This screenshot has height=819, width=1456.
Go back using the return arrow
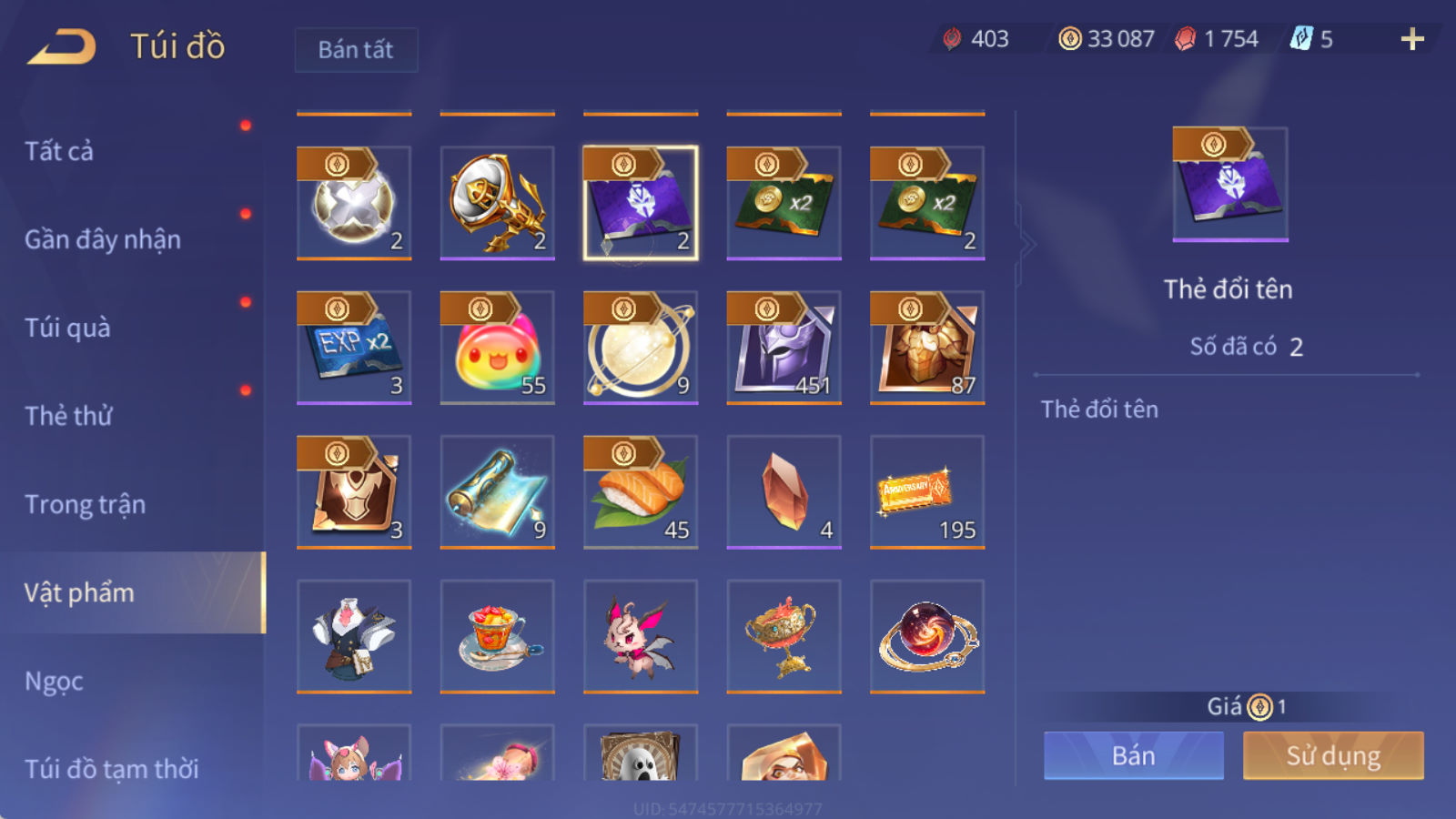(62, 46)
